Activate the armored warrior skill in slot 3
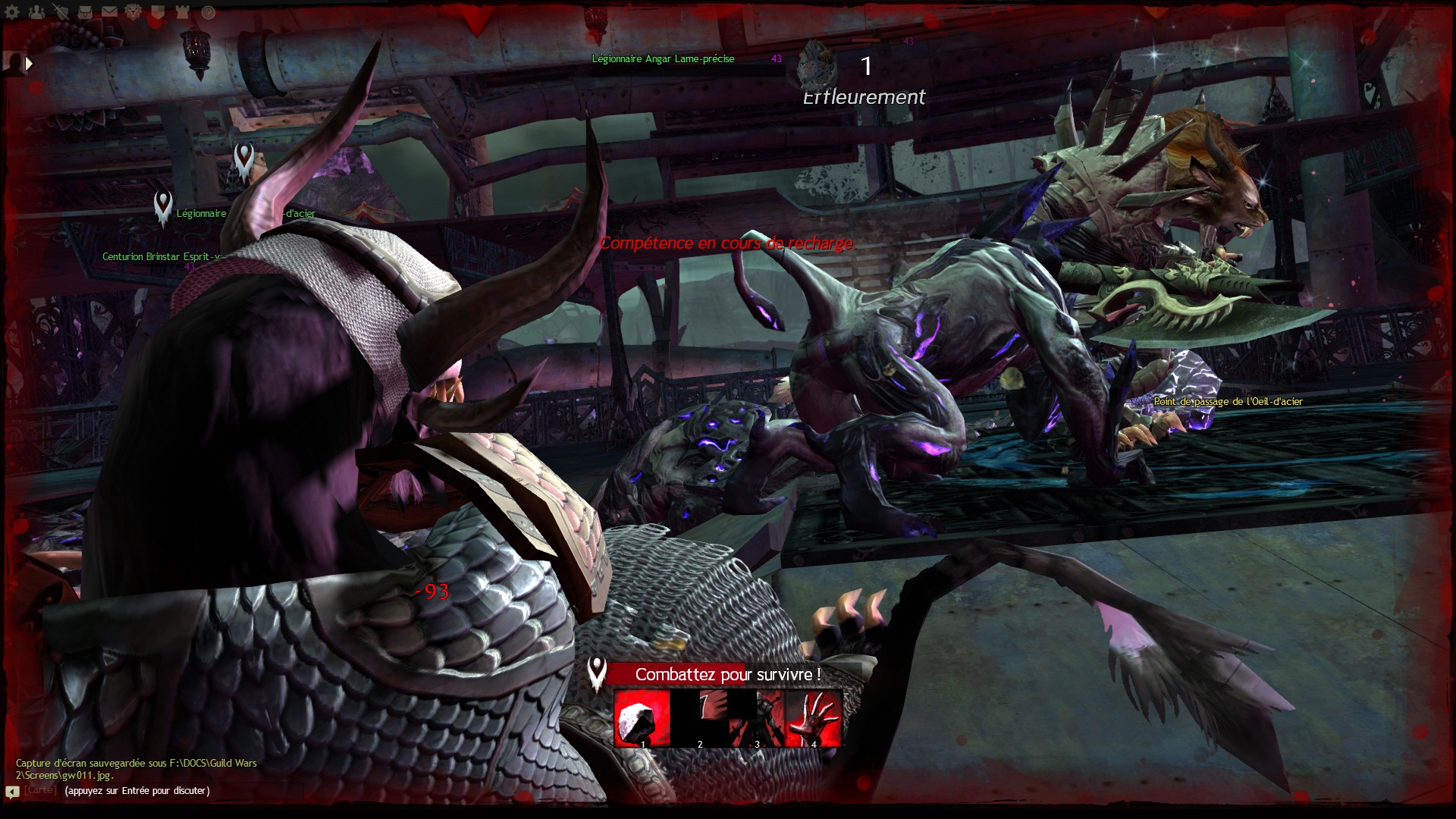Viewport: 1456px width, 819px height. tap(757, 718)
